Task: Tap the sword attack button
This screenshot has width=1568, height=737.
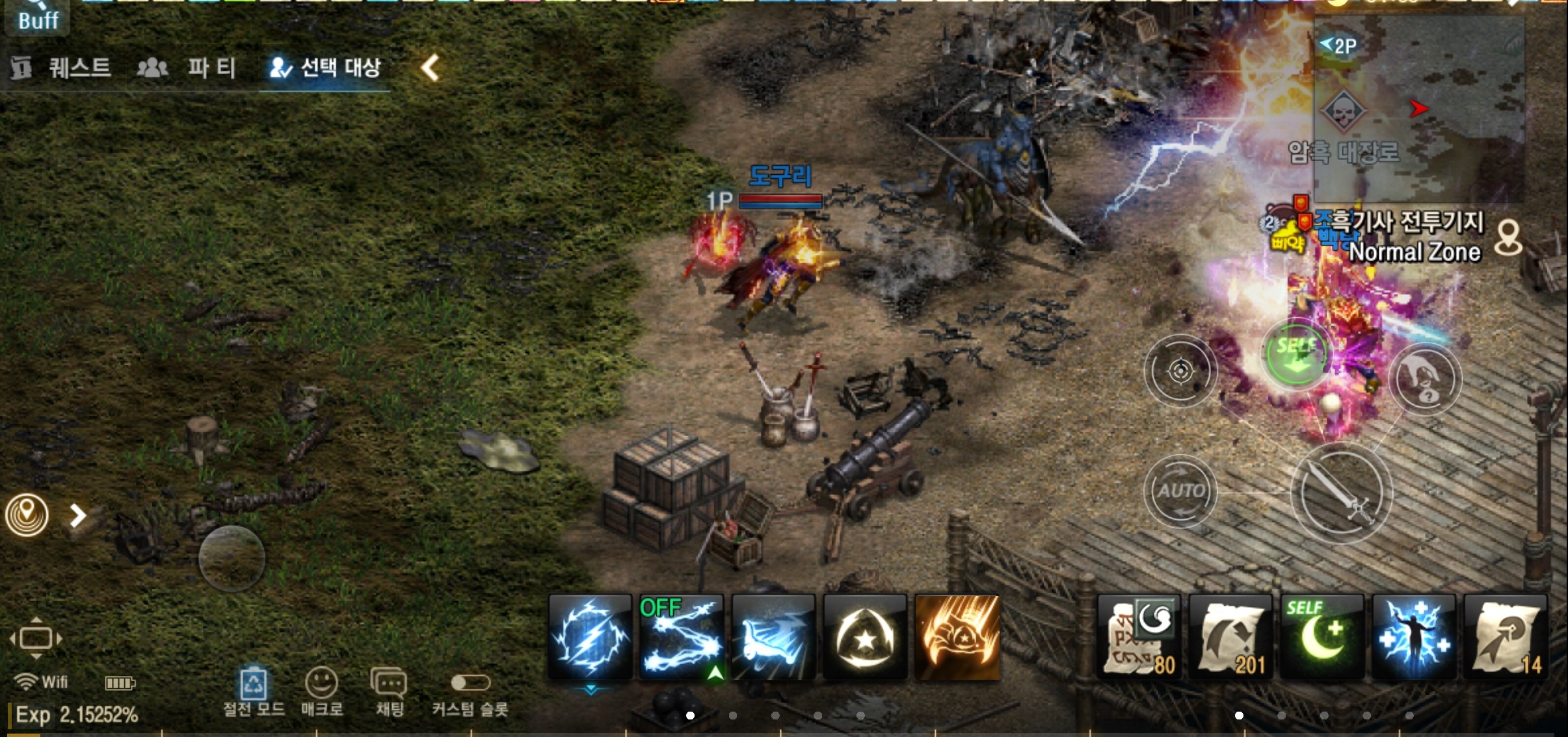Action: (x=1341, y=494)
